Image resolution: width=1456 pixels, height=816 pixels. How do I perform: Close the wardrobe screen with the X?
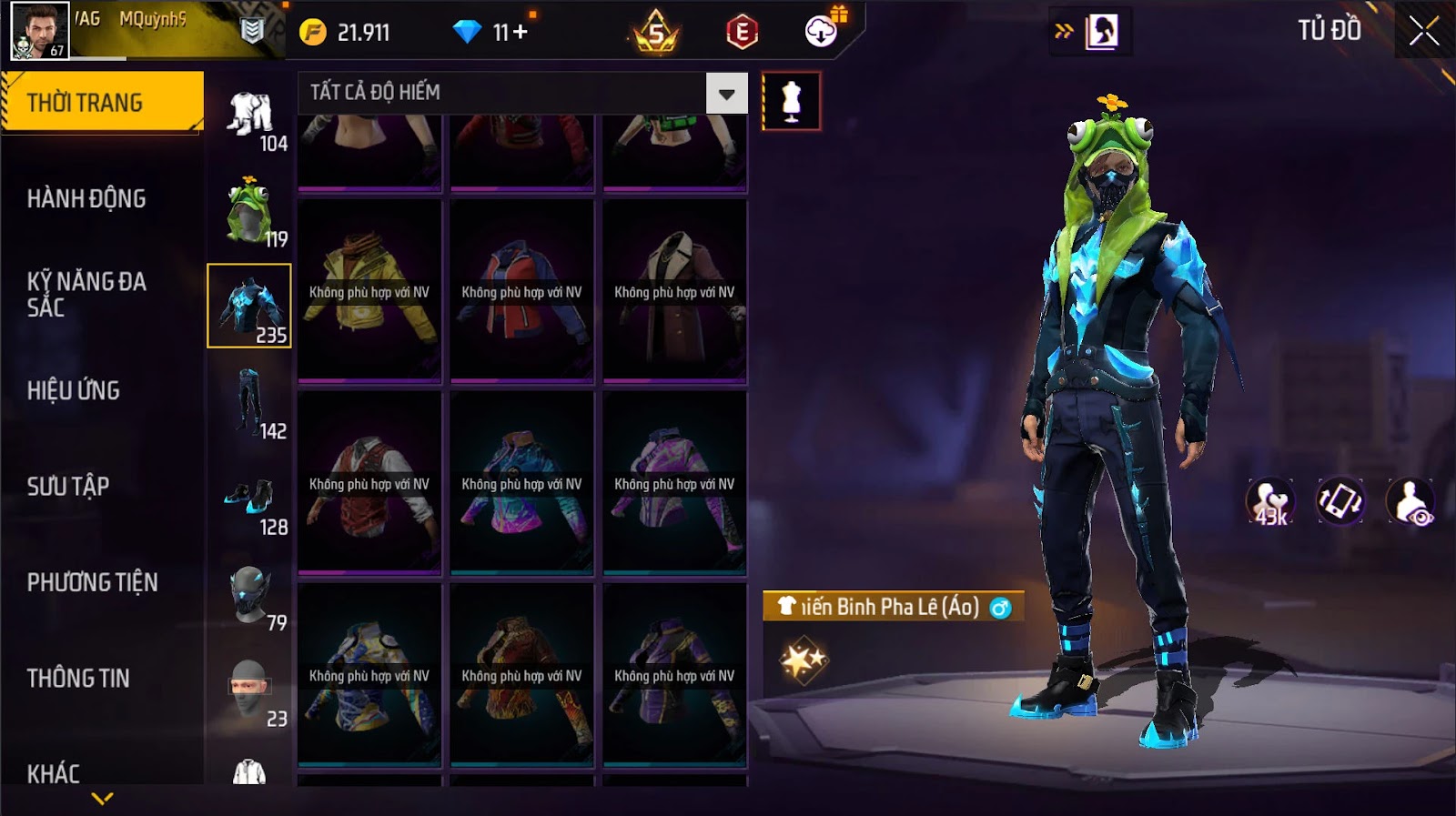pyautogui.click(x=1423, y=32)
